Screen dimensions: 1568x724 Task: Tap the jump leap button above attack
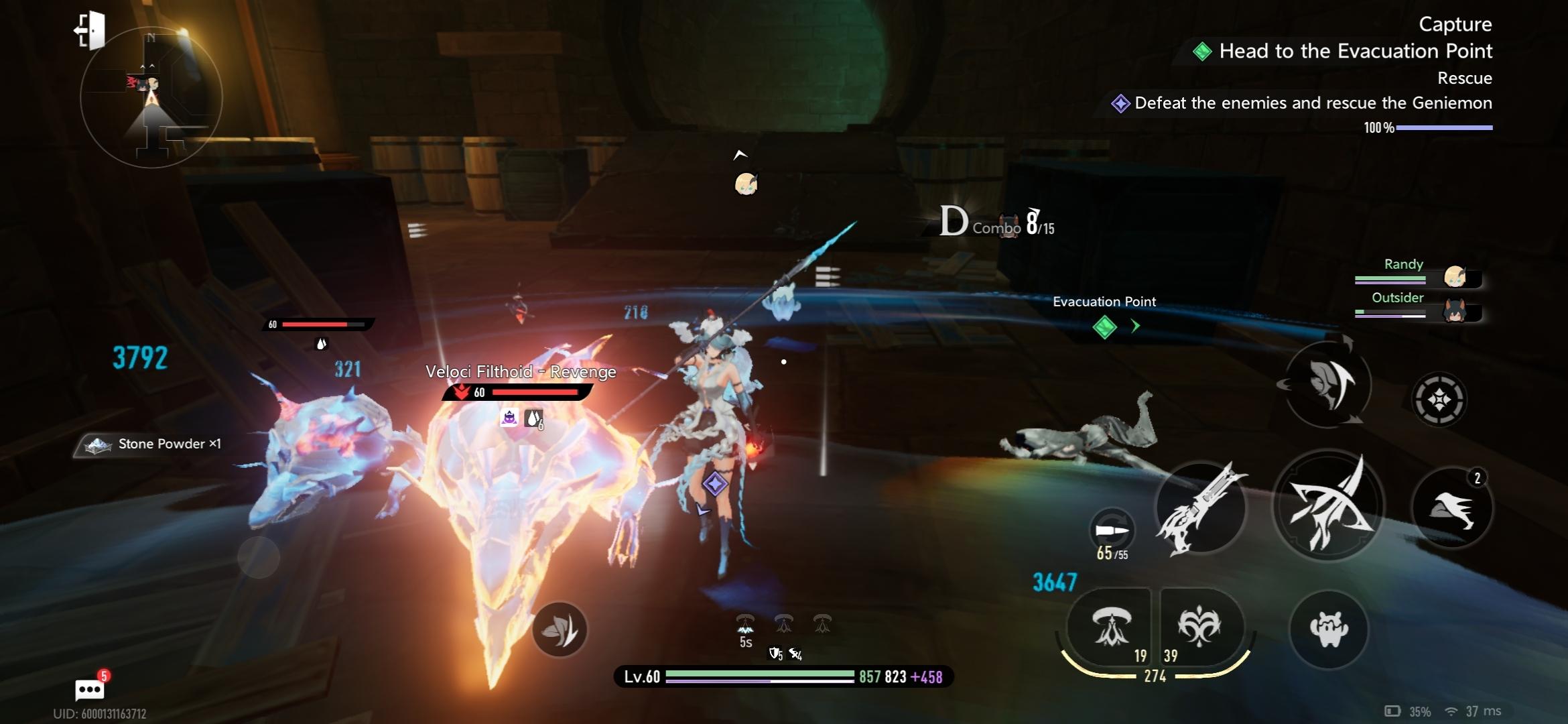tap(1327, 384)
